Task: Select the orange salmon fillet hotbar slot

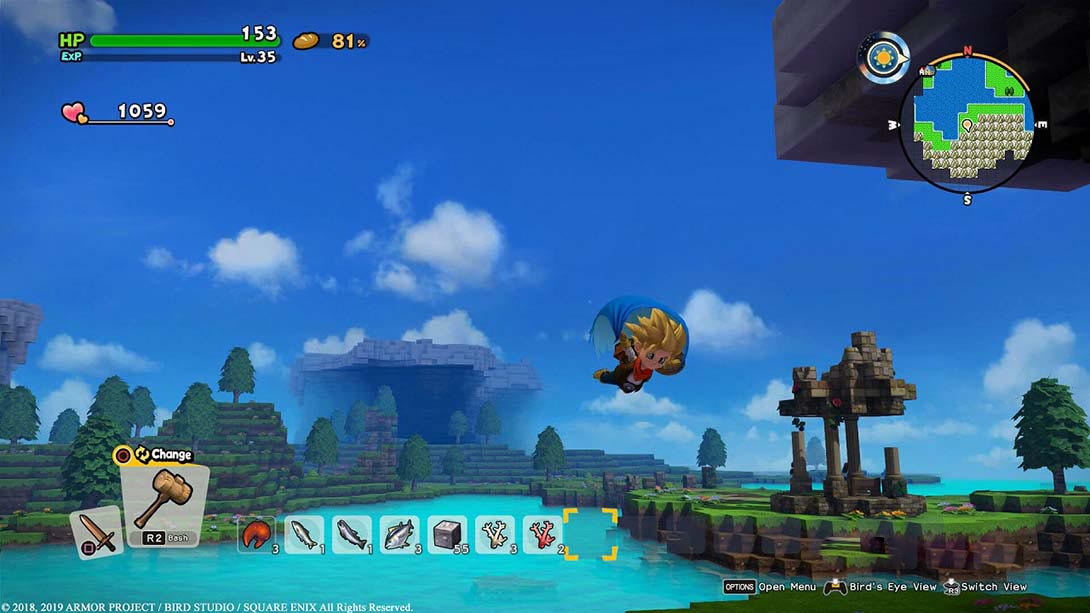Action: click(x=256, y=534)
